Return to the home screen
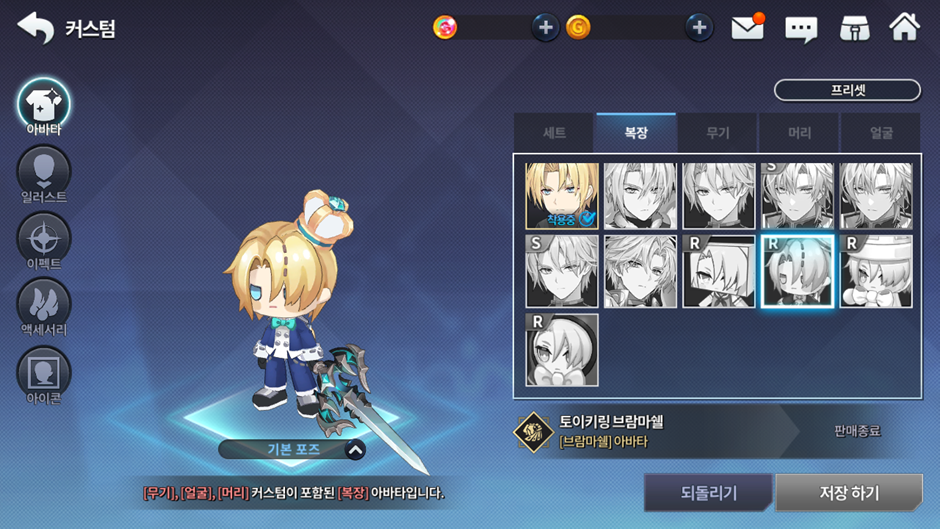The width and height of the screenshot is (940, 529). pyautogui.click(x=904, y=28)
